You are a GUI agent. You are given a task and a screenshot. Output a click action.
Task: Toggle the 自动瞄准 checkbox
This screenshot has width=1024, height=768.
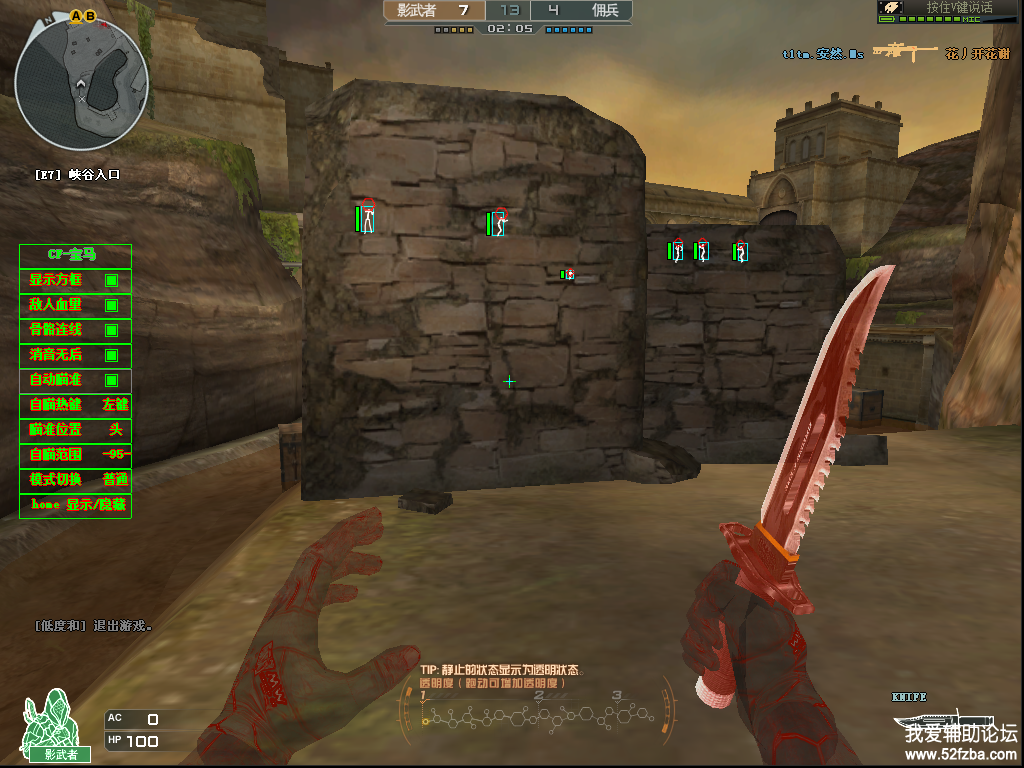pos(112,380)
